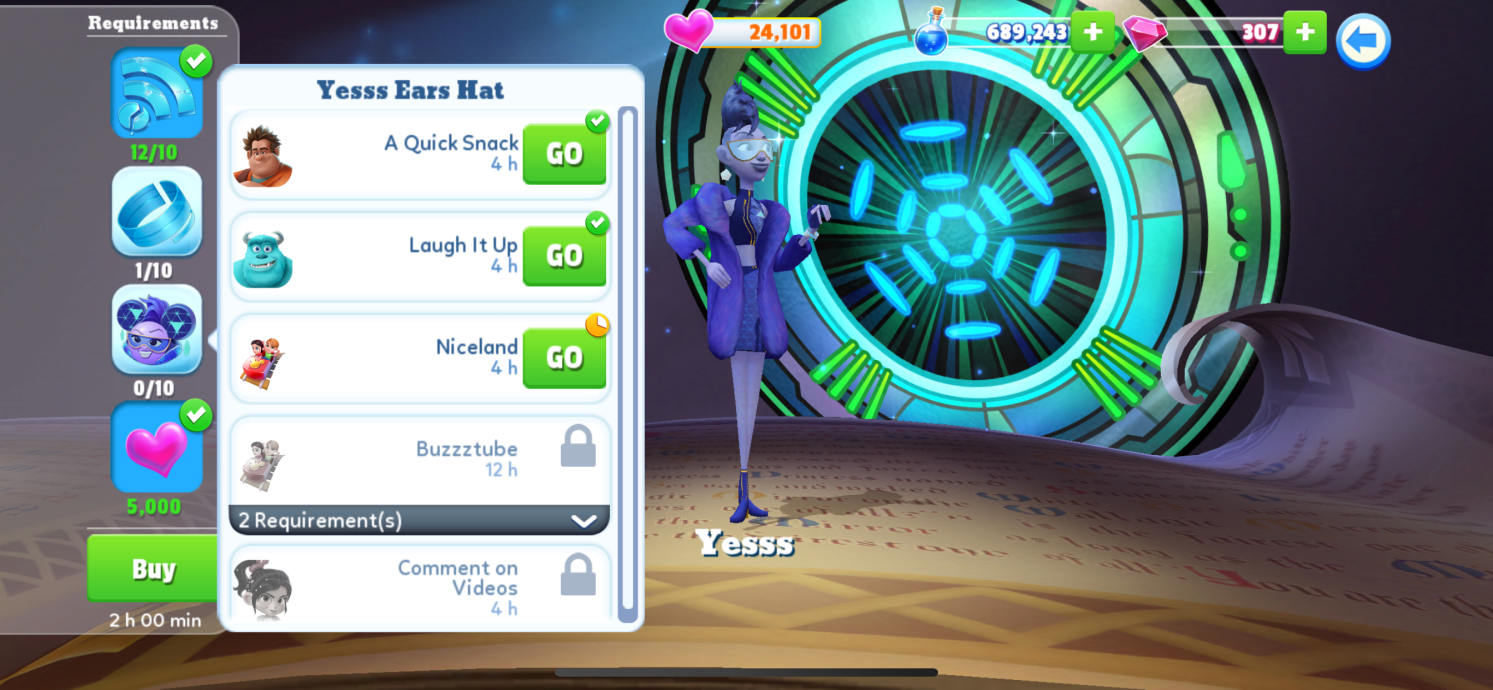1493x690 pixels.
Task: Select the pink heart happiness requirement
Action: click(x=157, y=447)
